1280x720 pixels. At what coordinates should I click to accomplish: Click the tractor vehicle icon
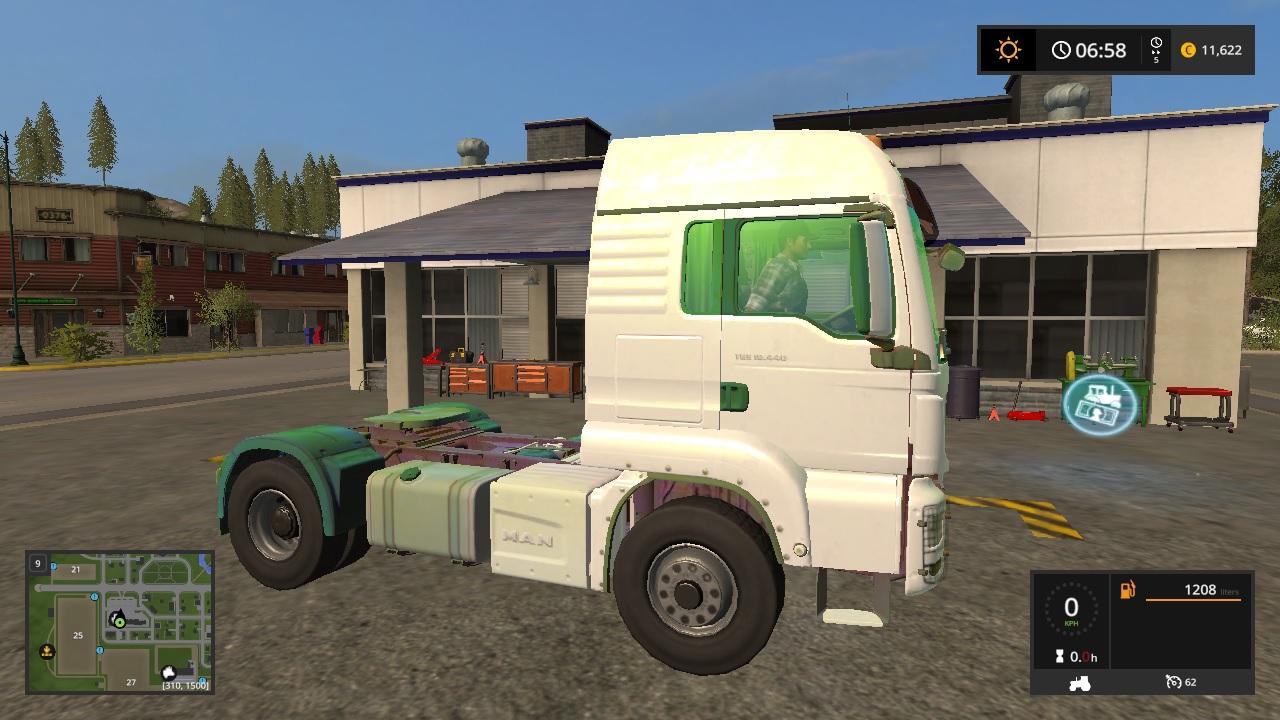click(x=1080, y=683)
